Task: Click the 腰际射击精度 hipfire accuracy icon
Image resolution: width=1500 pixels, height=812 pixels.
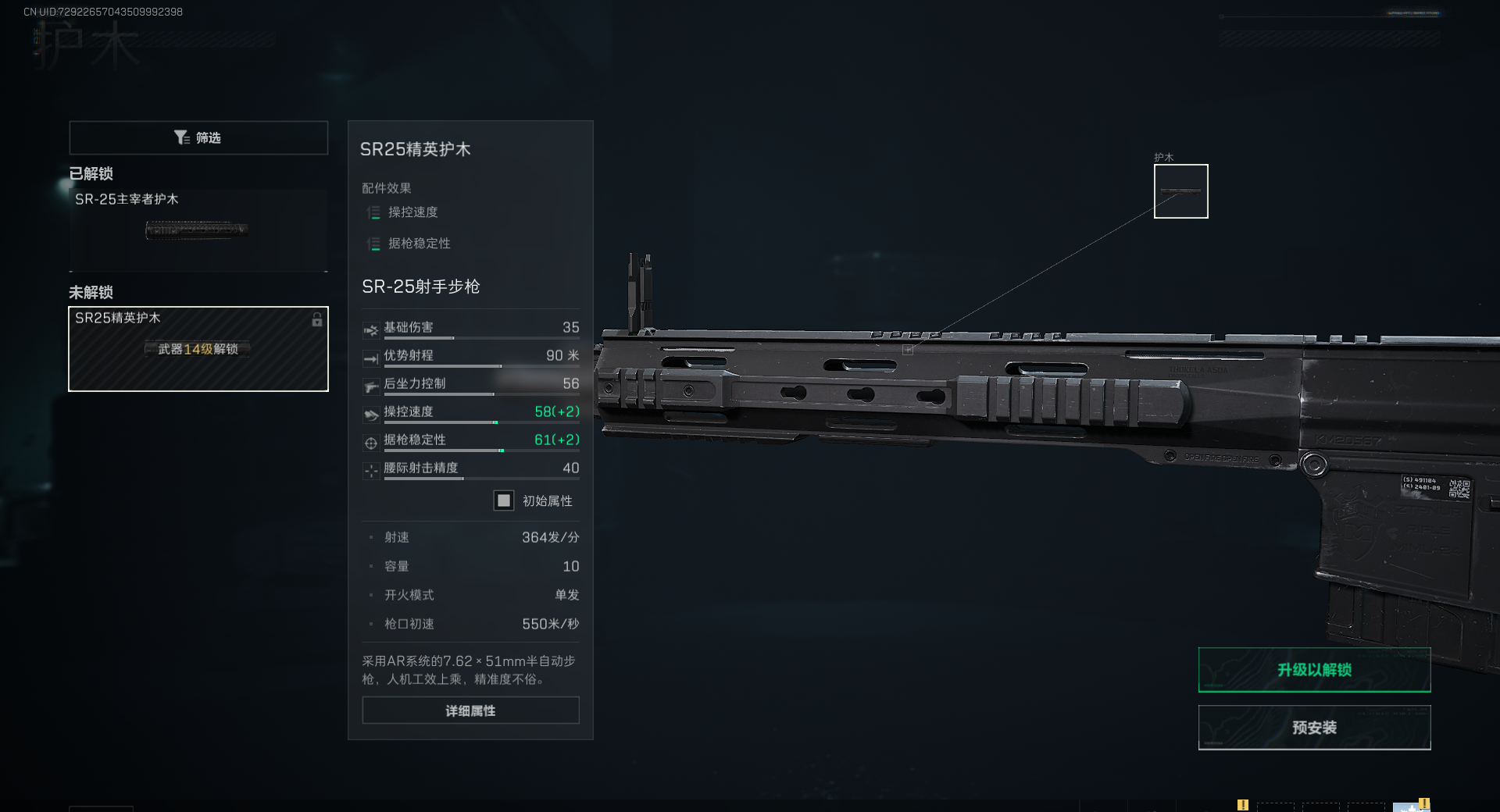Action: tap(370, 469)
